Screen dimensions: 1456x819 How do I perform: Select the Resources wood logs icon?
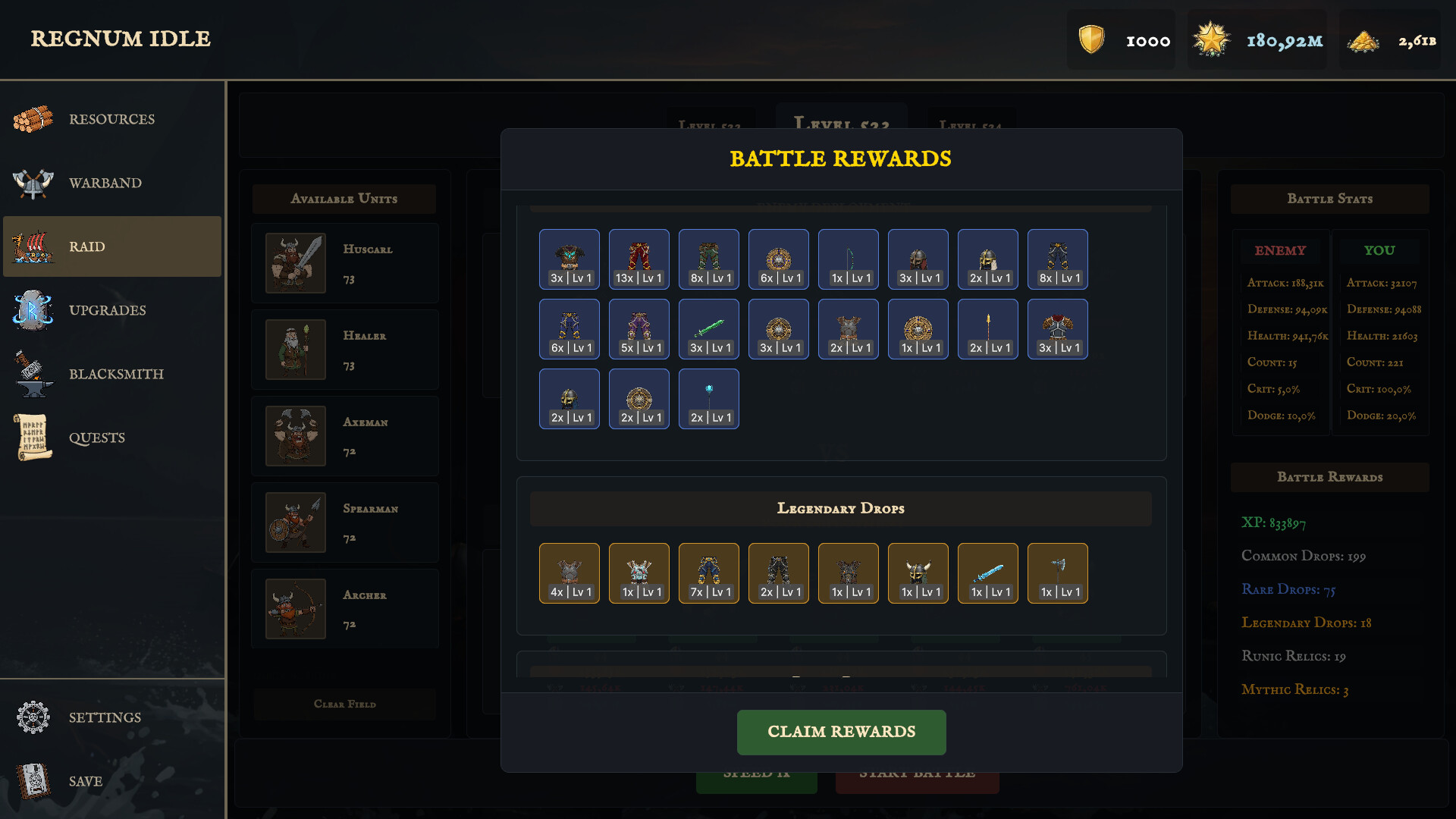point(32,118)
